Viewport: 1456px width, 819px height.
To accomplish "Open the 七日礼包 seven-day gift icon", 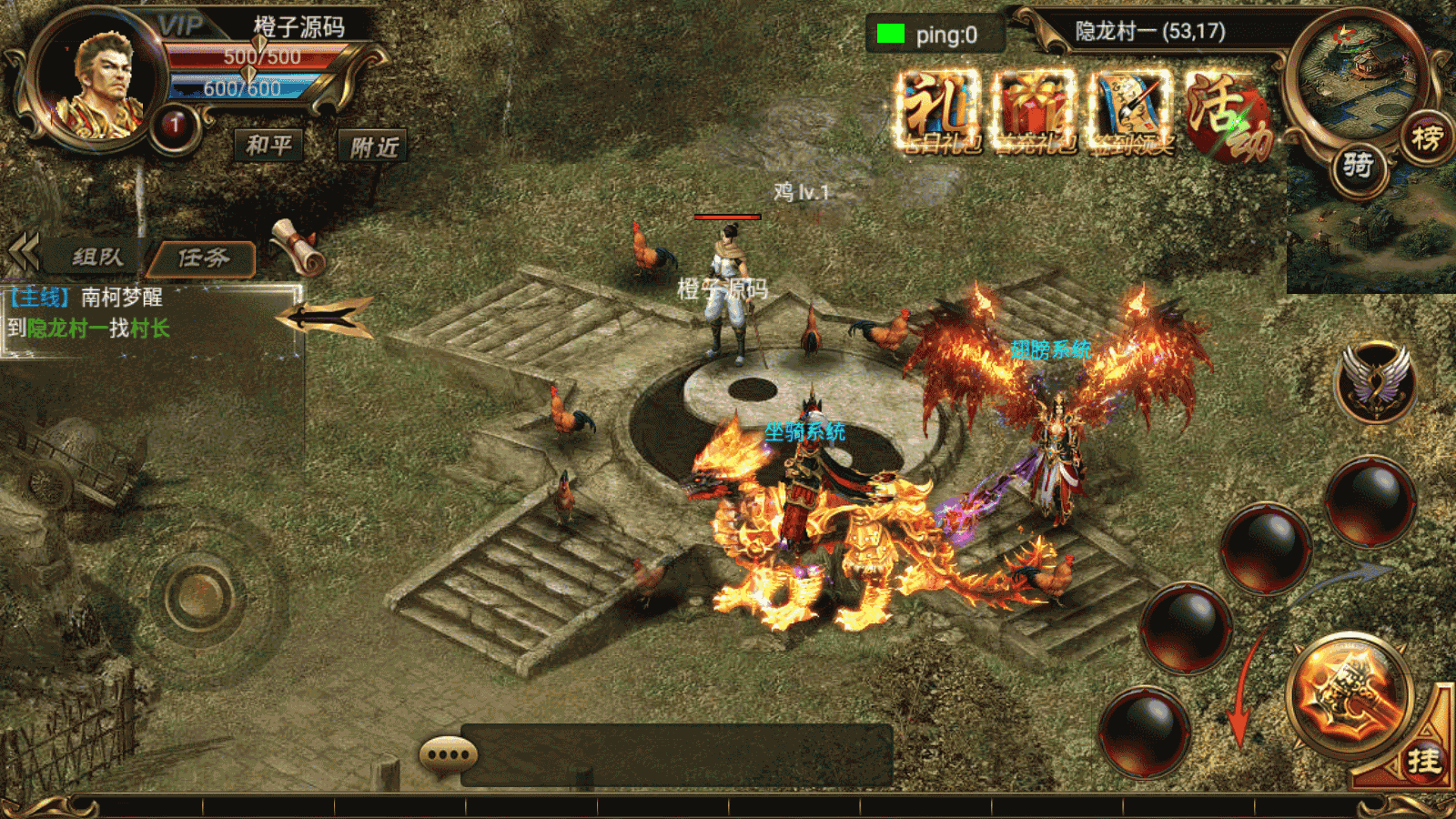I will [x=938, y=112].
